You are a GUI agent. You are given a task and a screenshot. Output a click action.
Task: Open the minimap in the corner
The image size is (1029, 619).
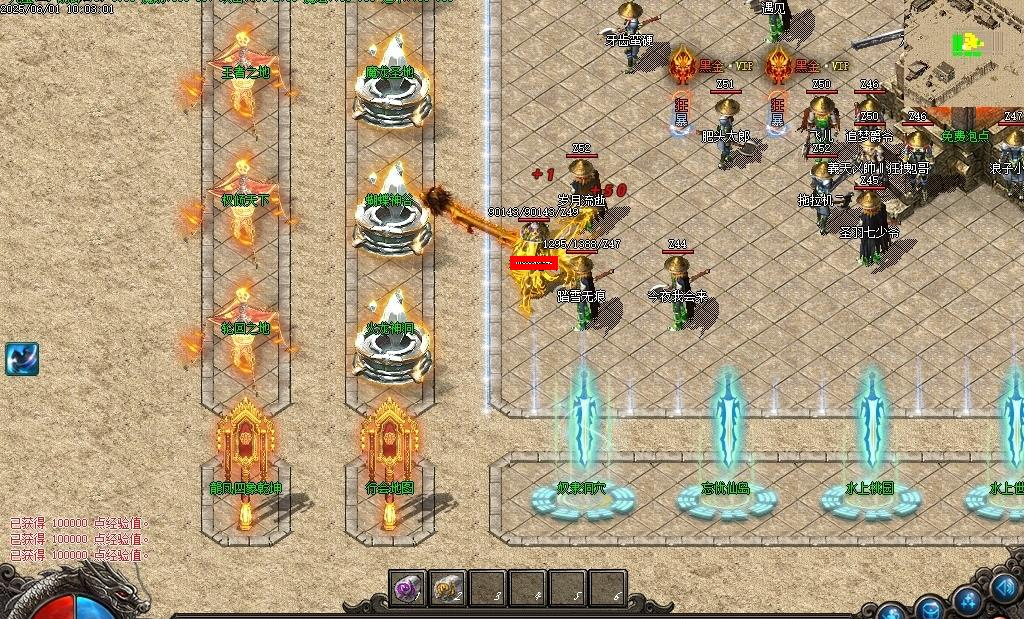click(967, 52)
